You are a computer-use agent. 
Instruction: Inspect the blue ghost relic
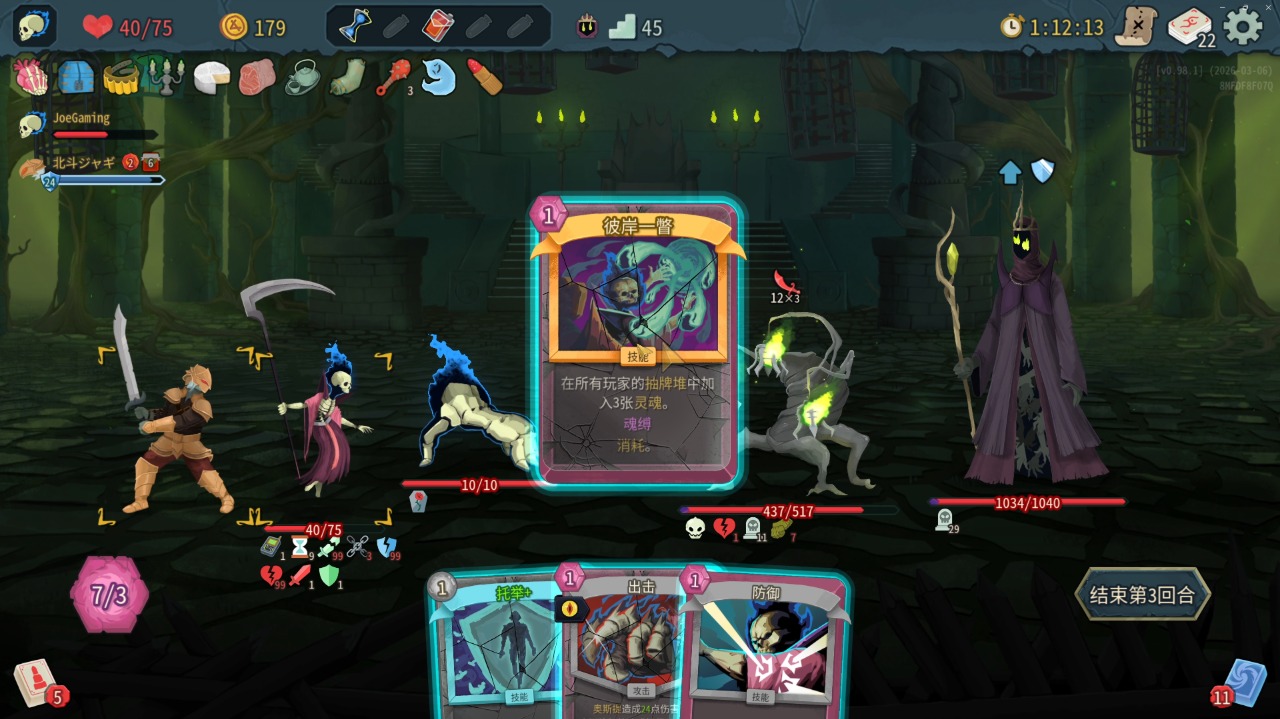(438, 77)
